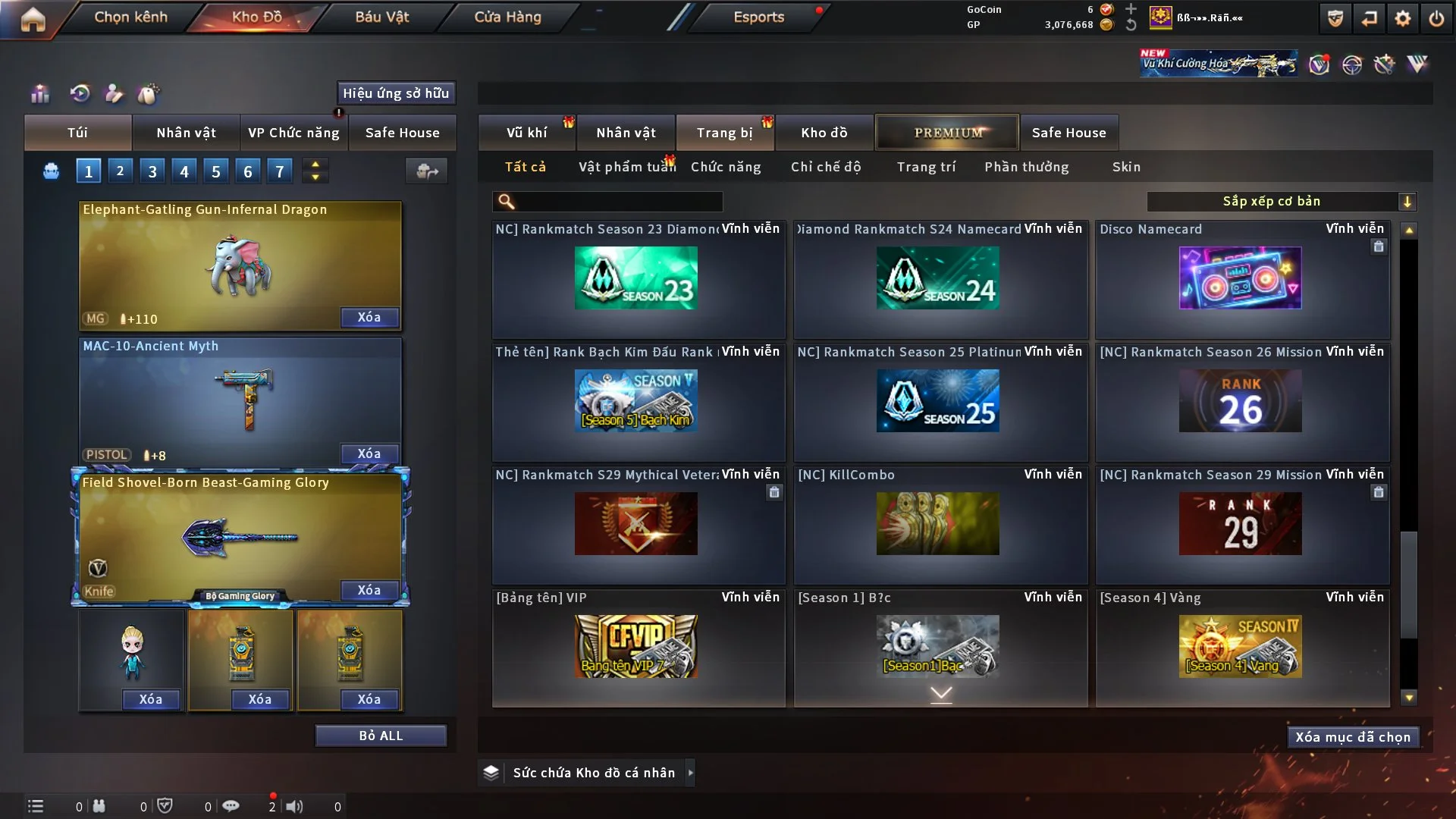Select bag page number 3
This screenshot has height=819, width=1456.
pyautogui.click(x=152, y=171)
